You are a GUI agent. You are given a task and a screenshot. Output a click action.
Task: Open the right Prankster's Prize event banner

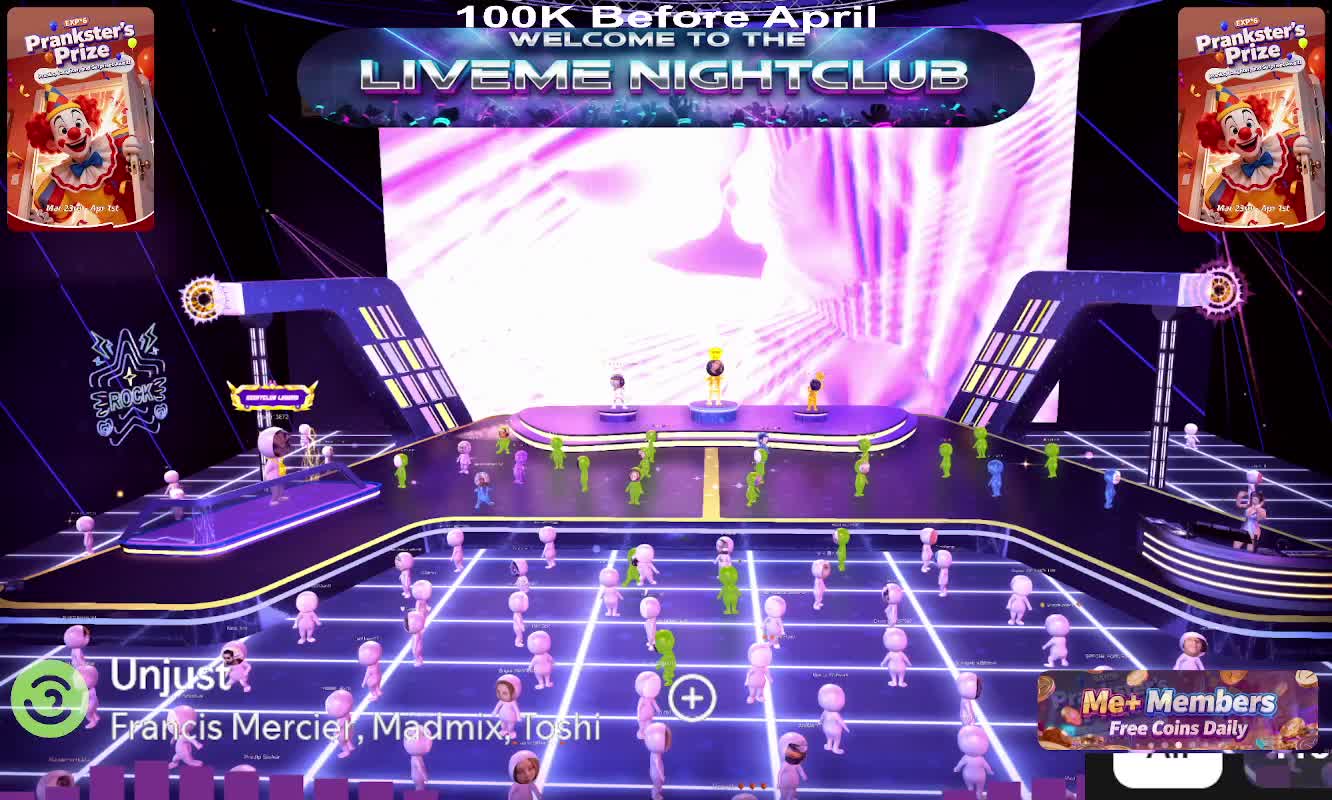pyautogui.click(x=1251, y=119)
